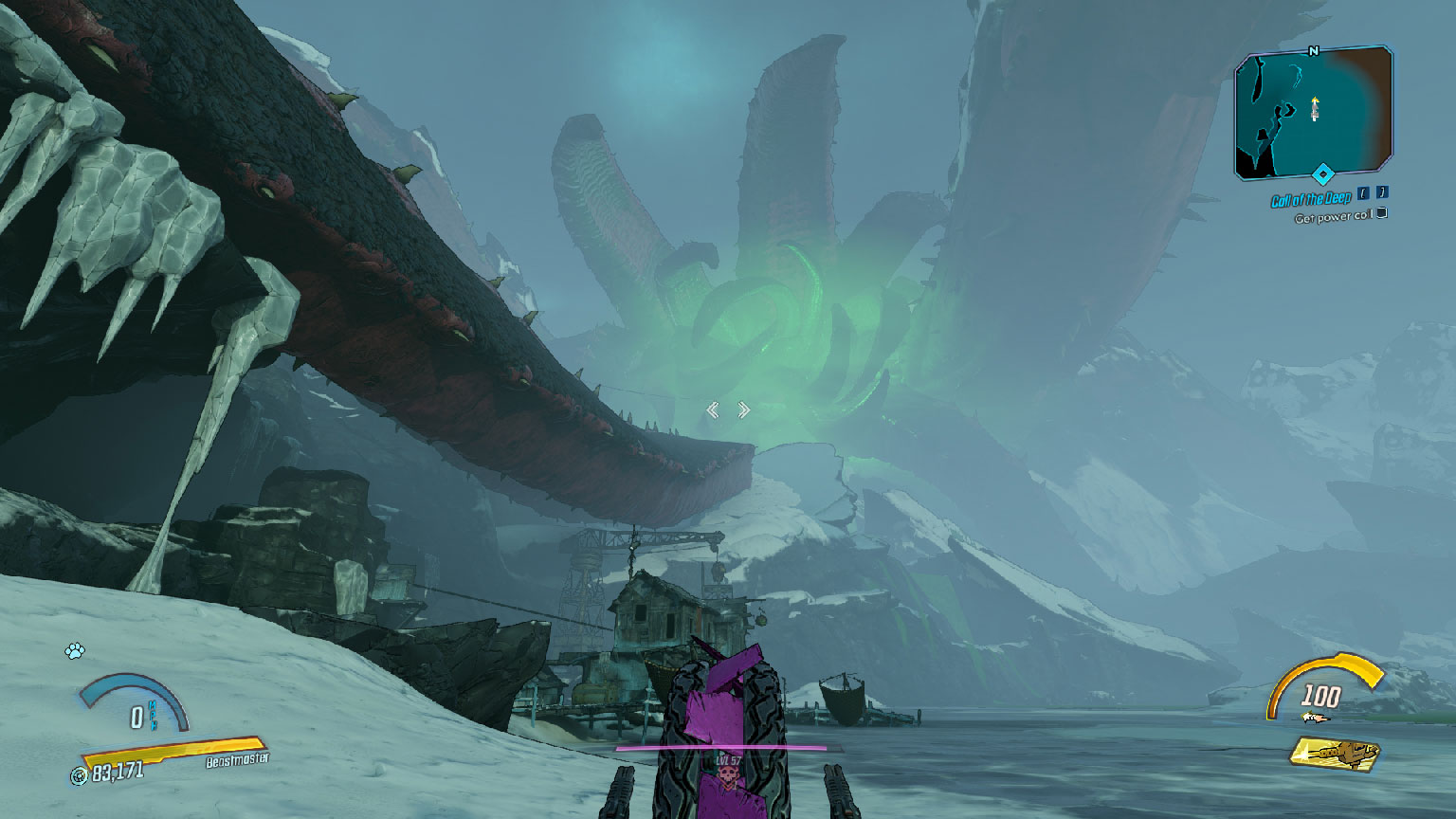
Task: Select the yellow vehicle weapon card
Action: point(1335,754)
